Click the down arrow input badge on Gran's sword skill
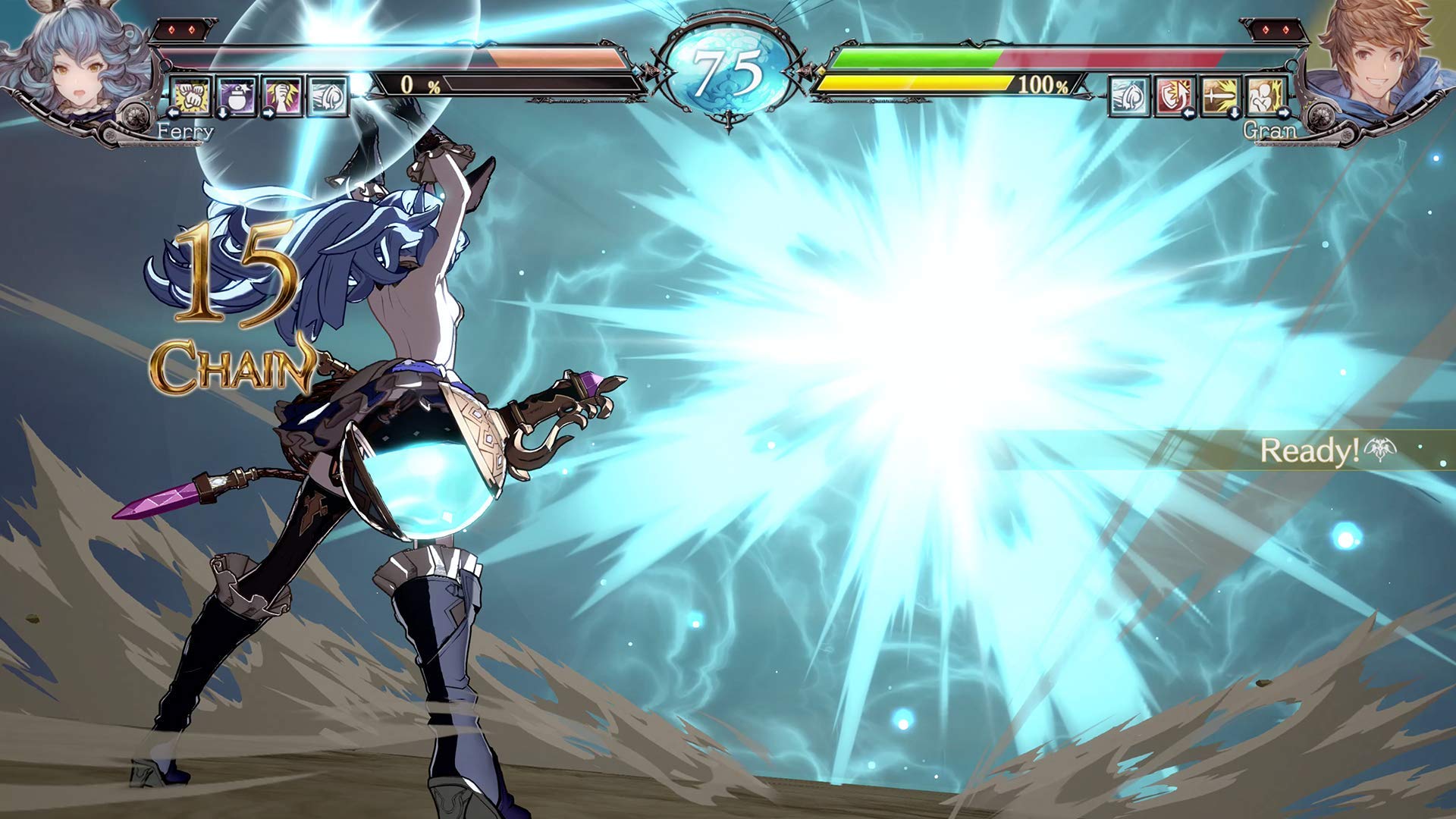This screenshot has width=1456, height=819. click(x=1235, y=111)
